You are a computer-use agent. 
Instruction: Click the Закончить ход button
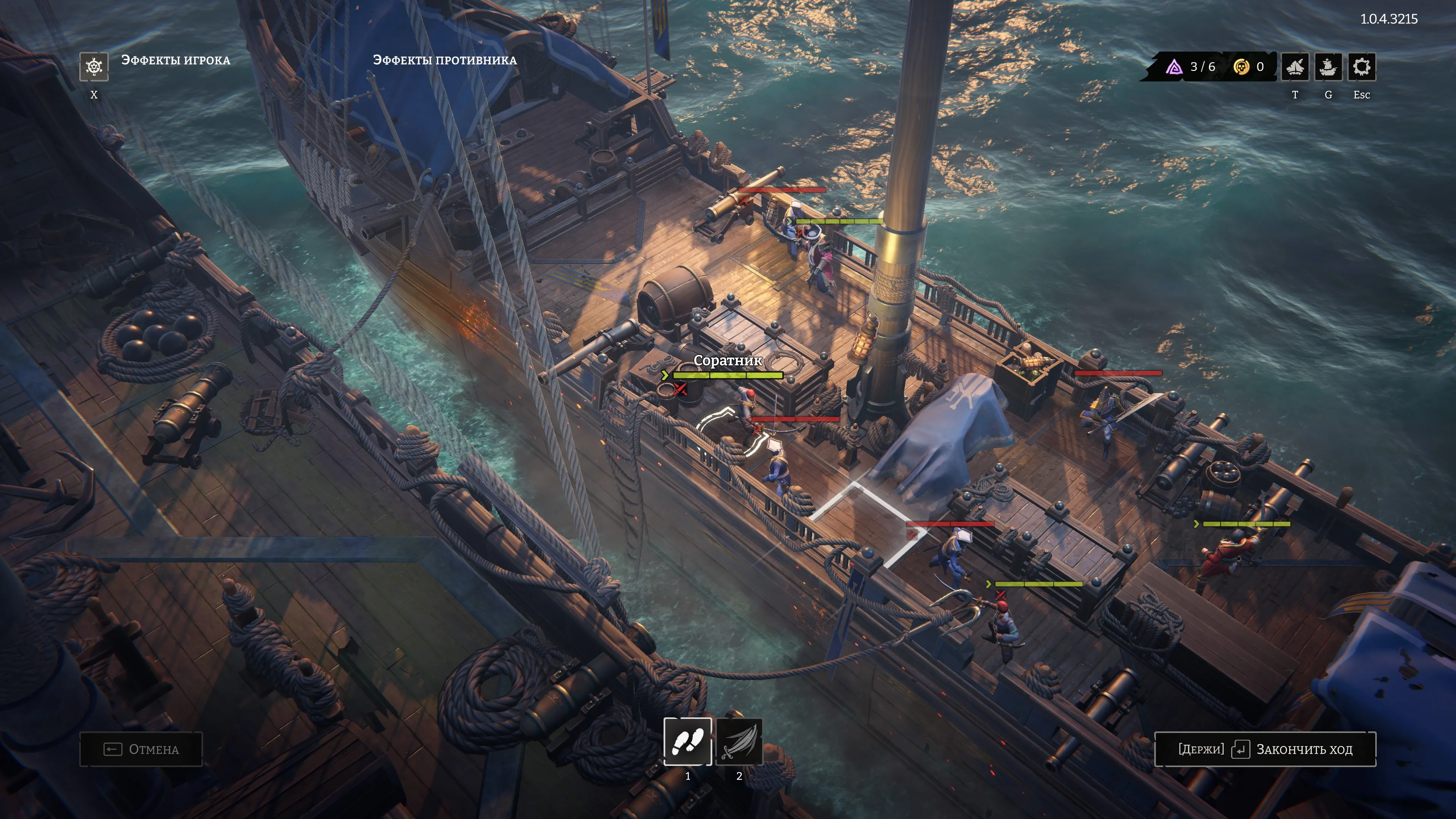[x=1265, y=749]
